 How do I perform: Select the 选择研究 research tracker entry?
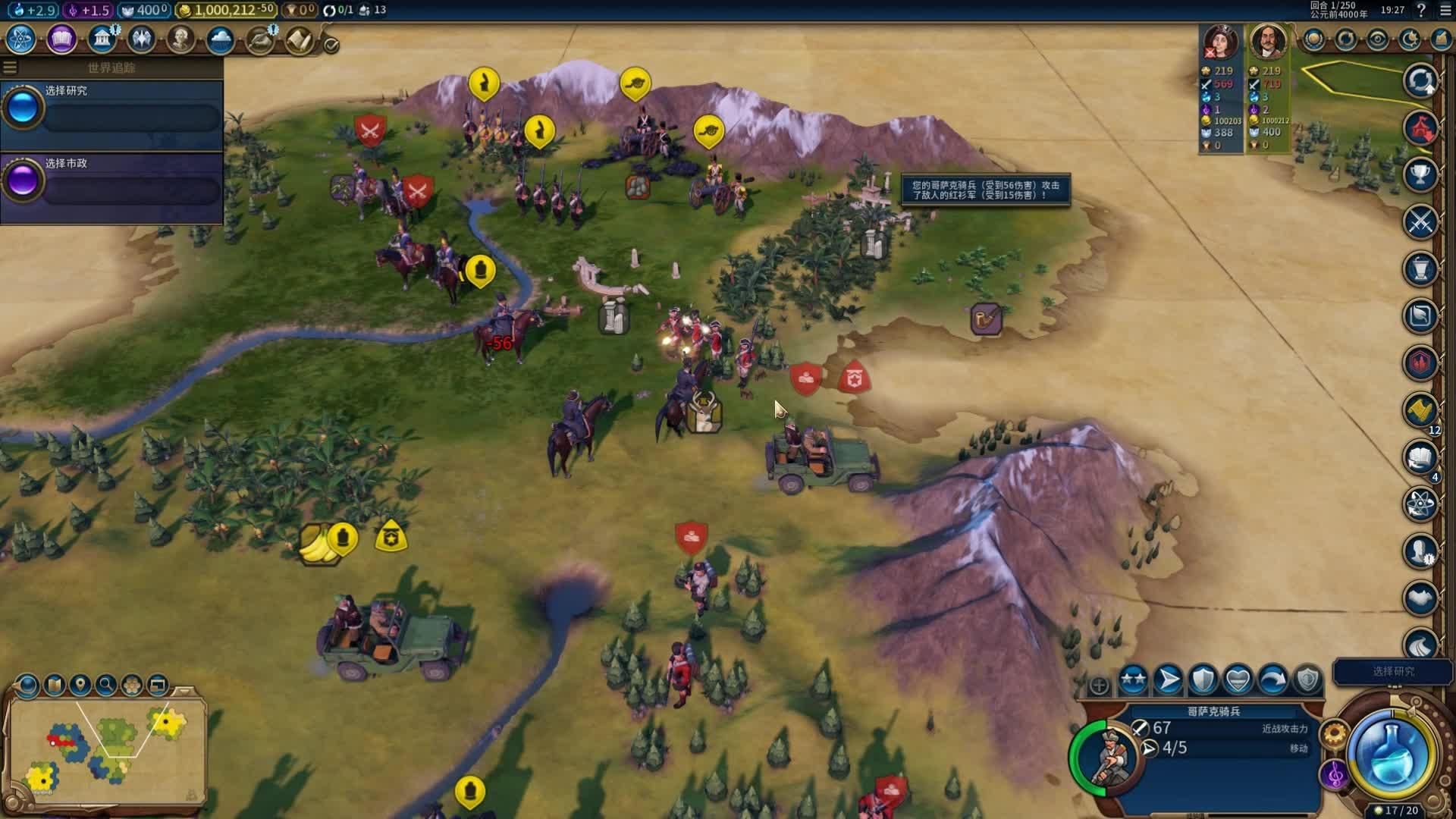(x=112, y=108)
